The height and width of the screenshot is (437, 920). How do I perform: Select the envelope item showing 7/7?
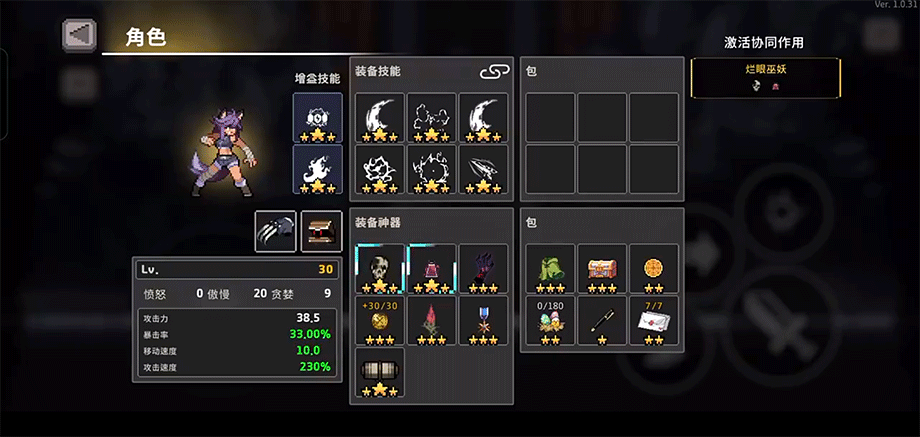(654, 320)
